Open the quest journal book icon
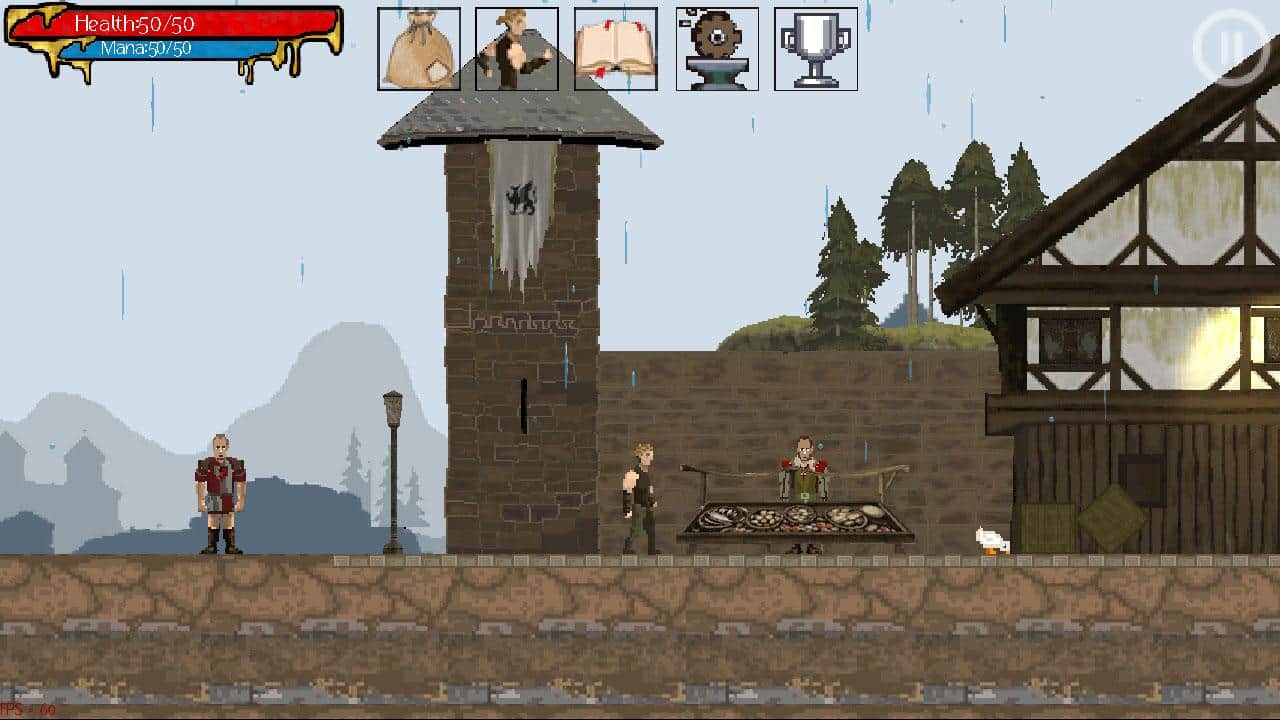 [x=615, y=47]
